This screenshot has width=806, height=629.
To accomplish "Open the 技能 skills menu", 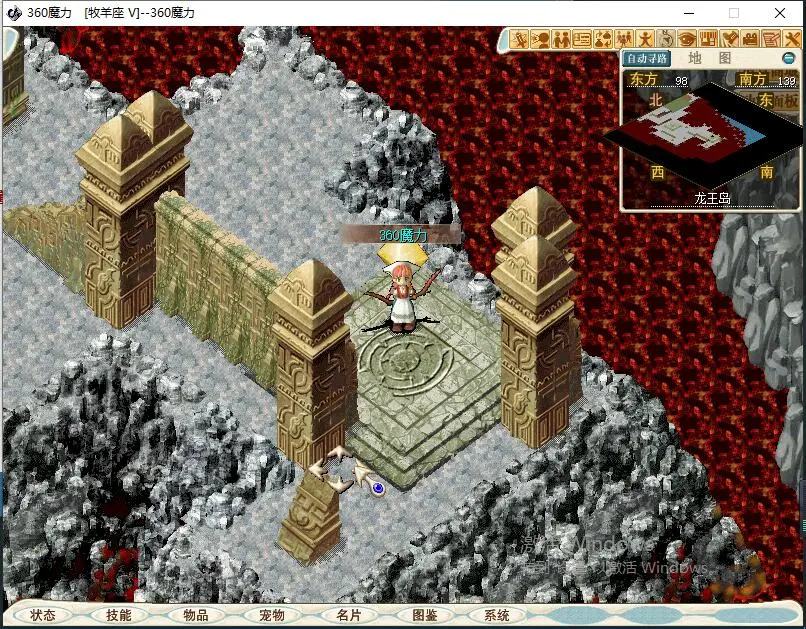I will [x=119, y=615].
